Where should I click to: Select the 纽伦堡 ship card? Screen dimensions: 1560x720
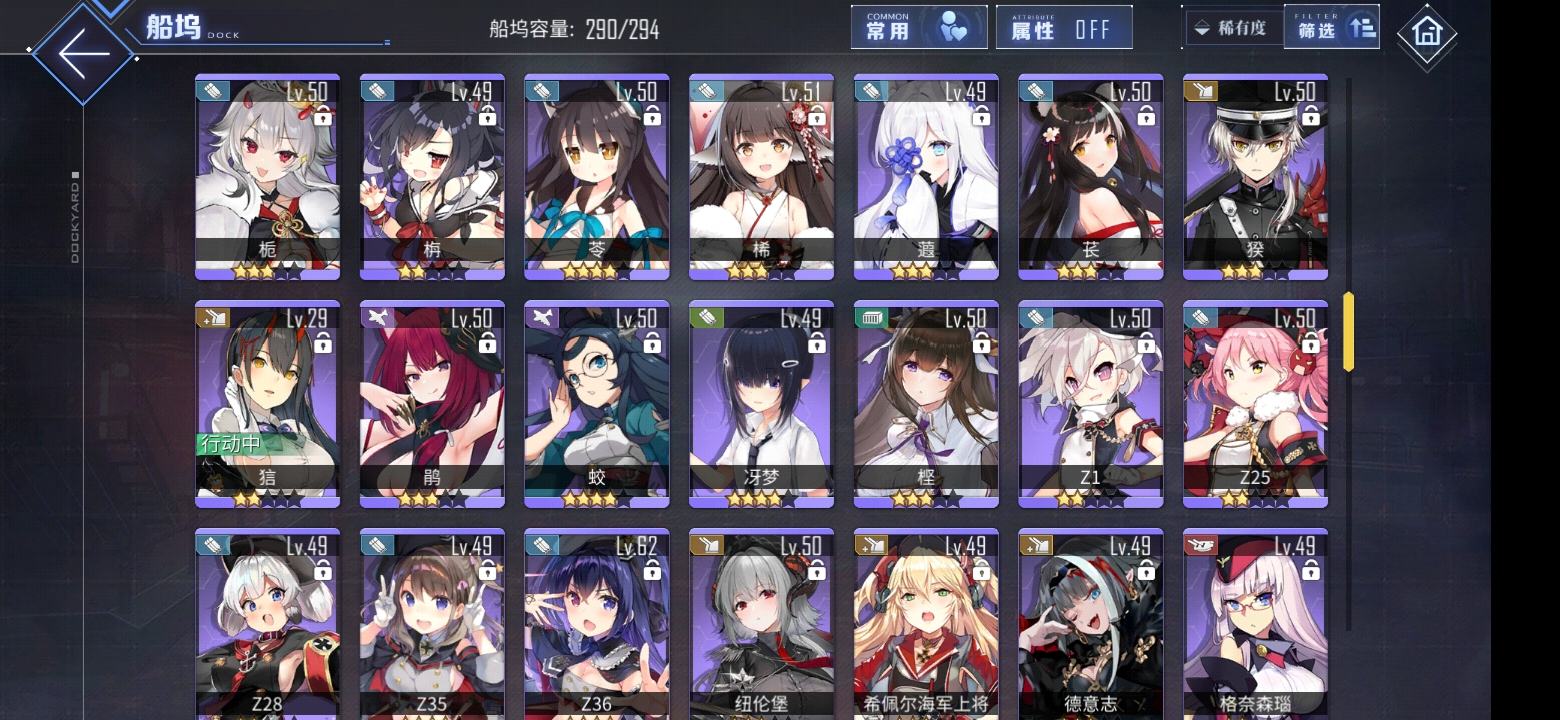761,625
